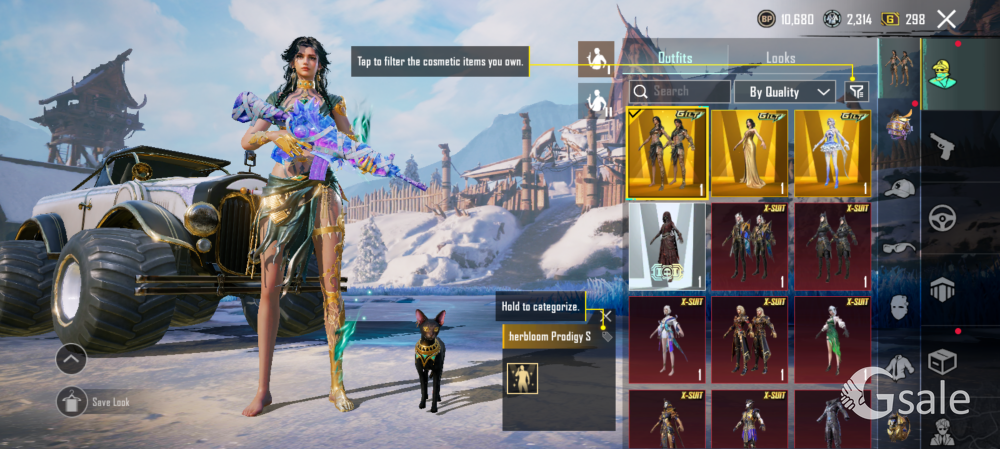This screenshot has width=1000, height=449.
Task: Toggle the owned cosmetics filter
Action: click(855, 91)
